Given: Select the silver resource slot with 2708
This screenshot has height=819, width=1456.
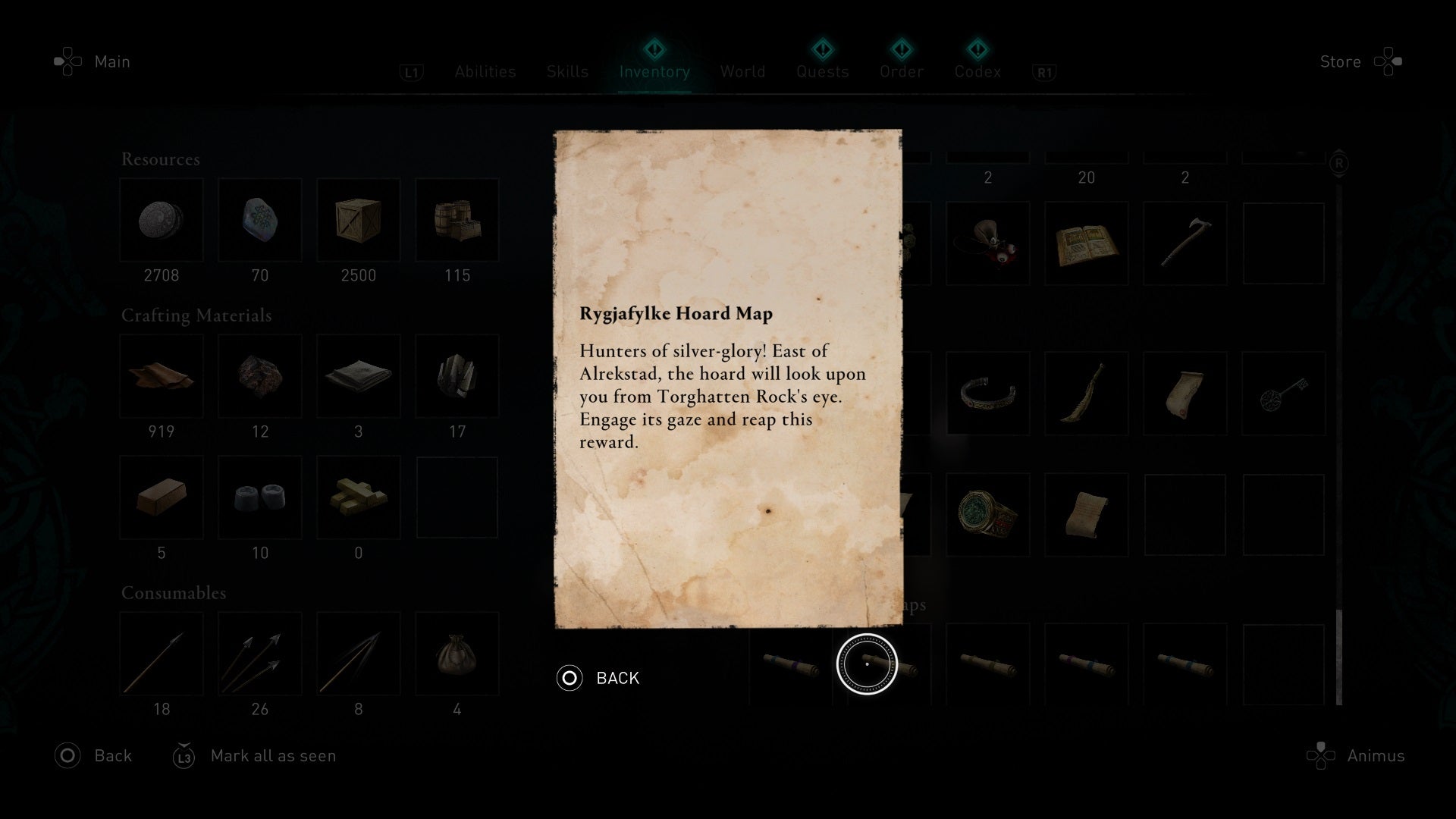Looking at the screenshot, I should [162, 221].
